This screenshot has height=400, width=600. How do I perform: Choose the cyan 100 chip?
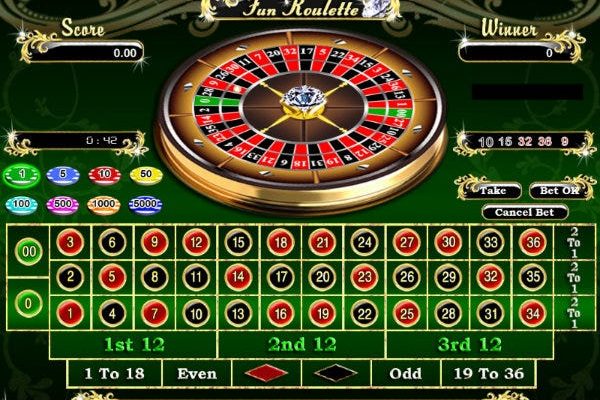point(20,204)
